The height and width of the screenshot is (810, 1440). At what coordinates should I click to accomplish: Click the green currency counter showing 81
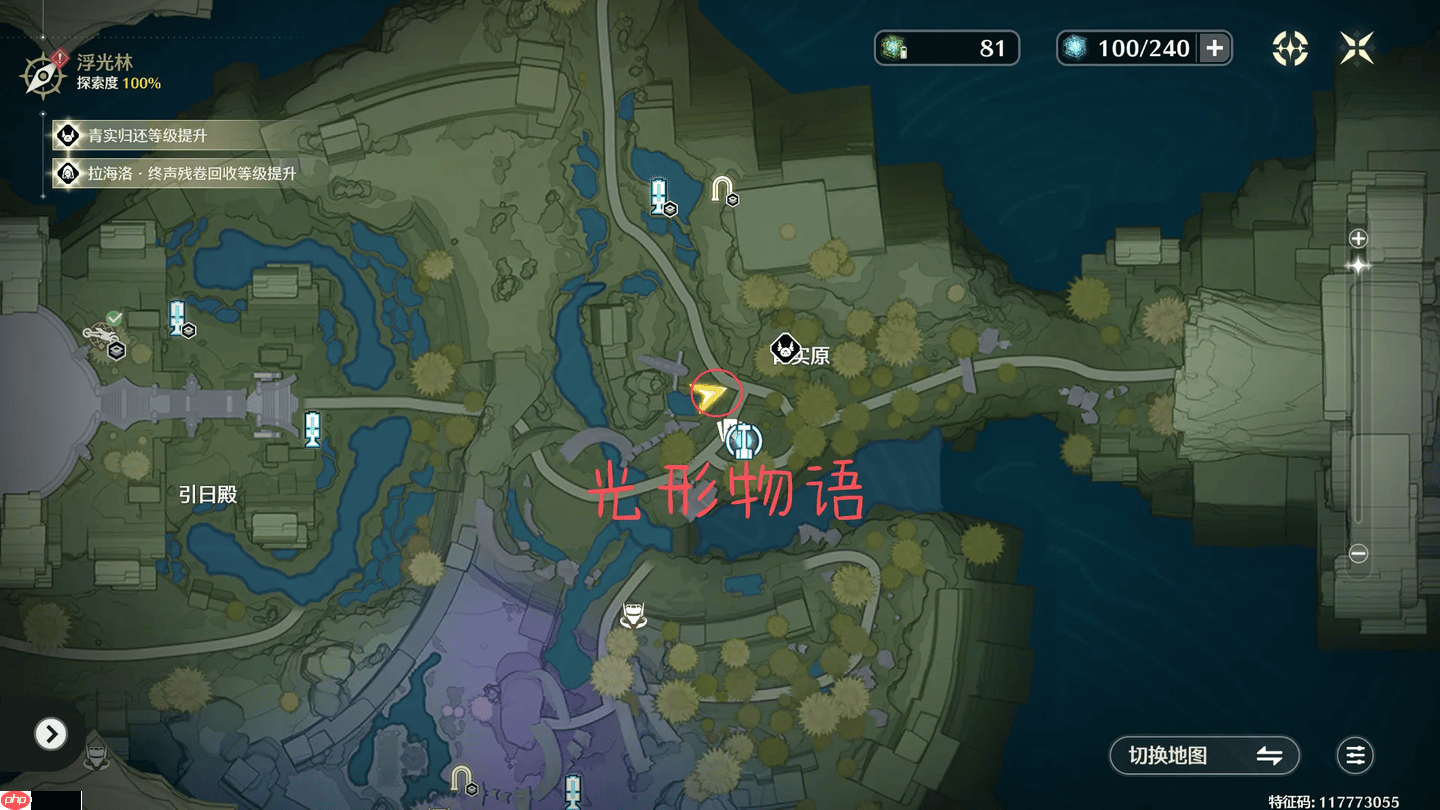pyautogui.click(x=945, y=48)
